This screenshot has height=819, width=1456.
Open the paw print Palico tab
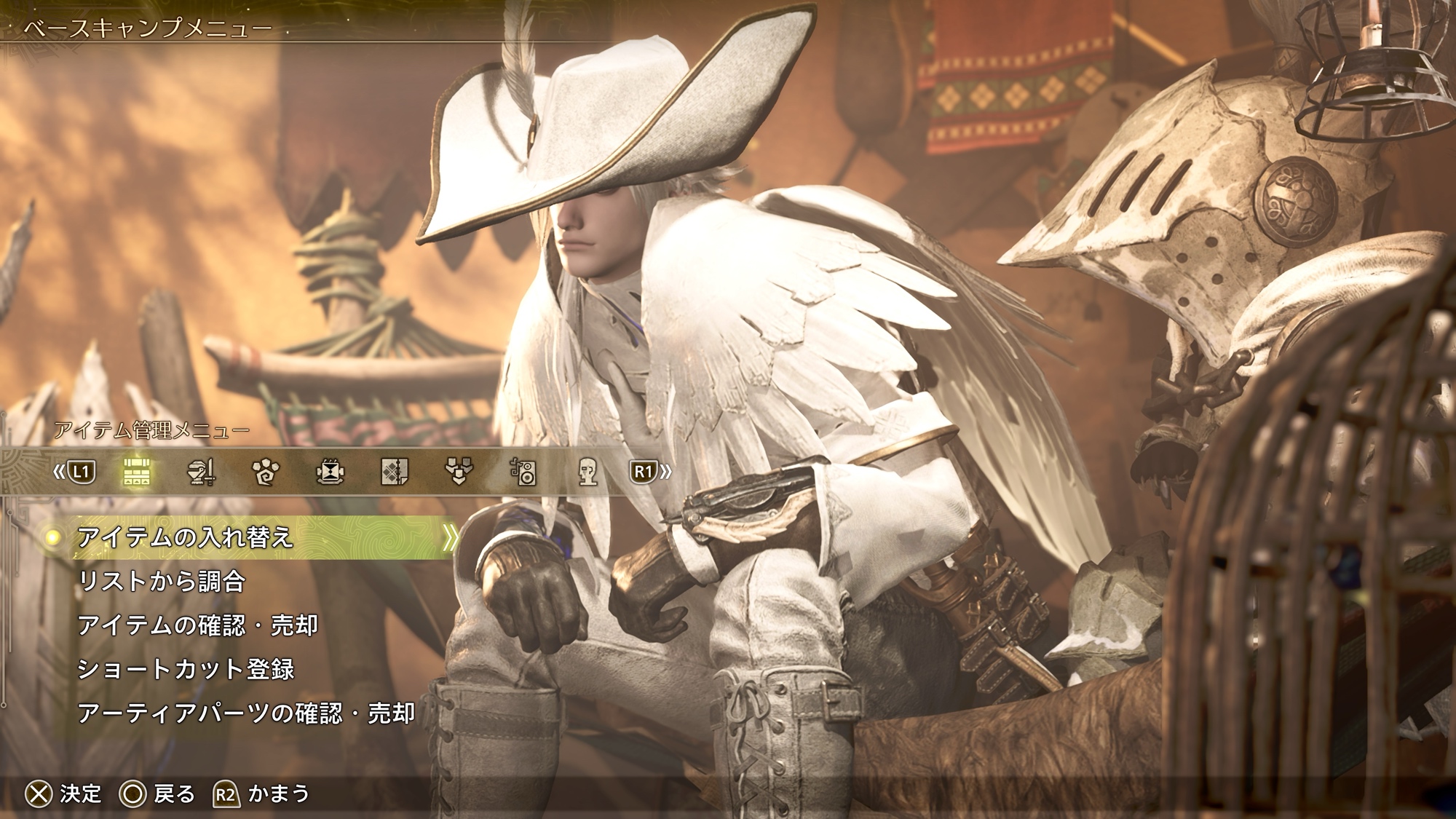coord(265,472)
